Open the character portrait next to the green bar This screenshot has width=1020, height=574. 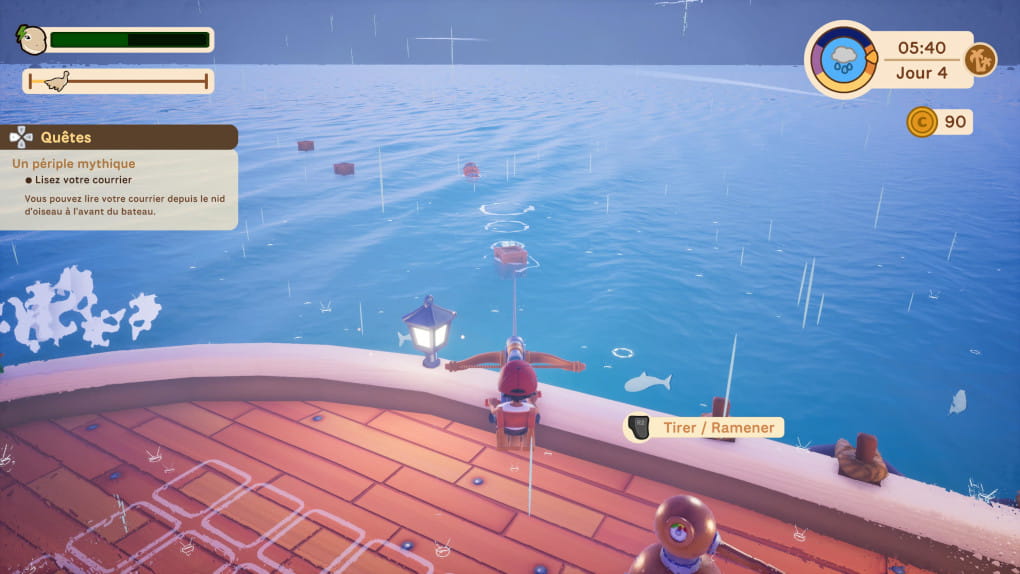(x=31, y=40)
